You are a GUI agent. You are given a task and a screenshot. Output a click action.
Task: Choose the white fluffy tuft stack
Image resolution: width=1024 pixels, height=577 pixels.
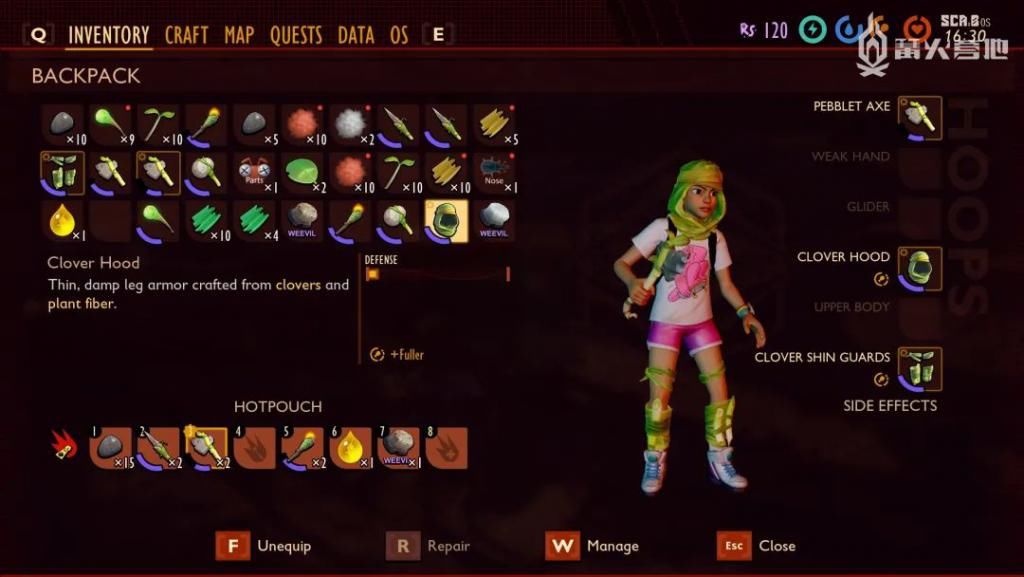[350, 124]
